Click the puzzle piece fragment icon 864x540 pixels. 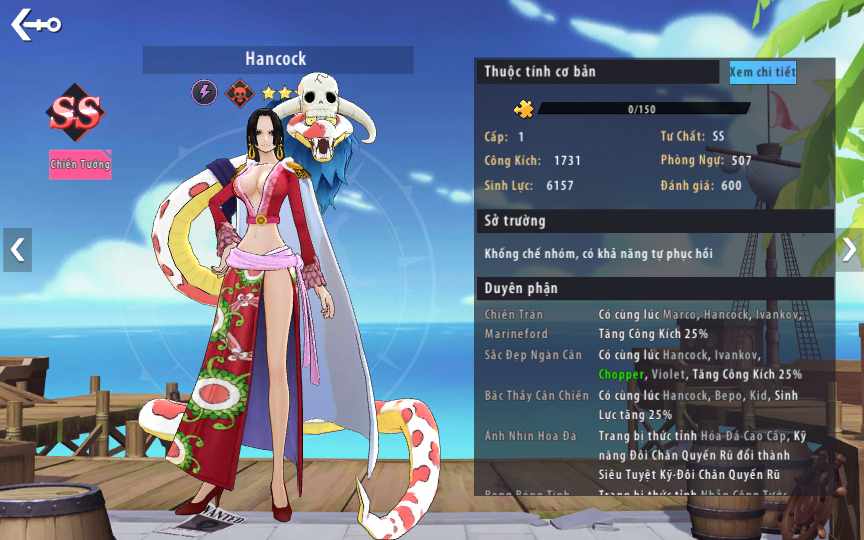(523, 109)
